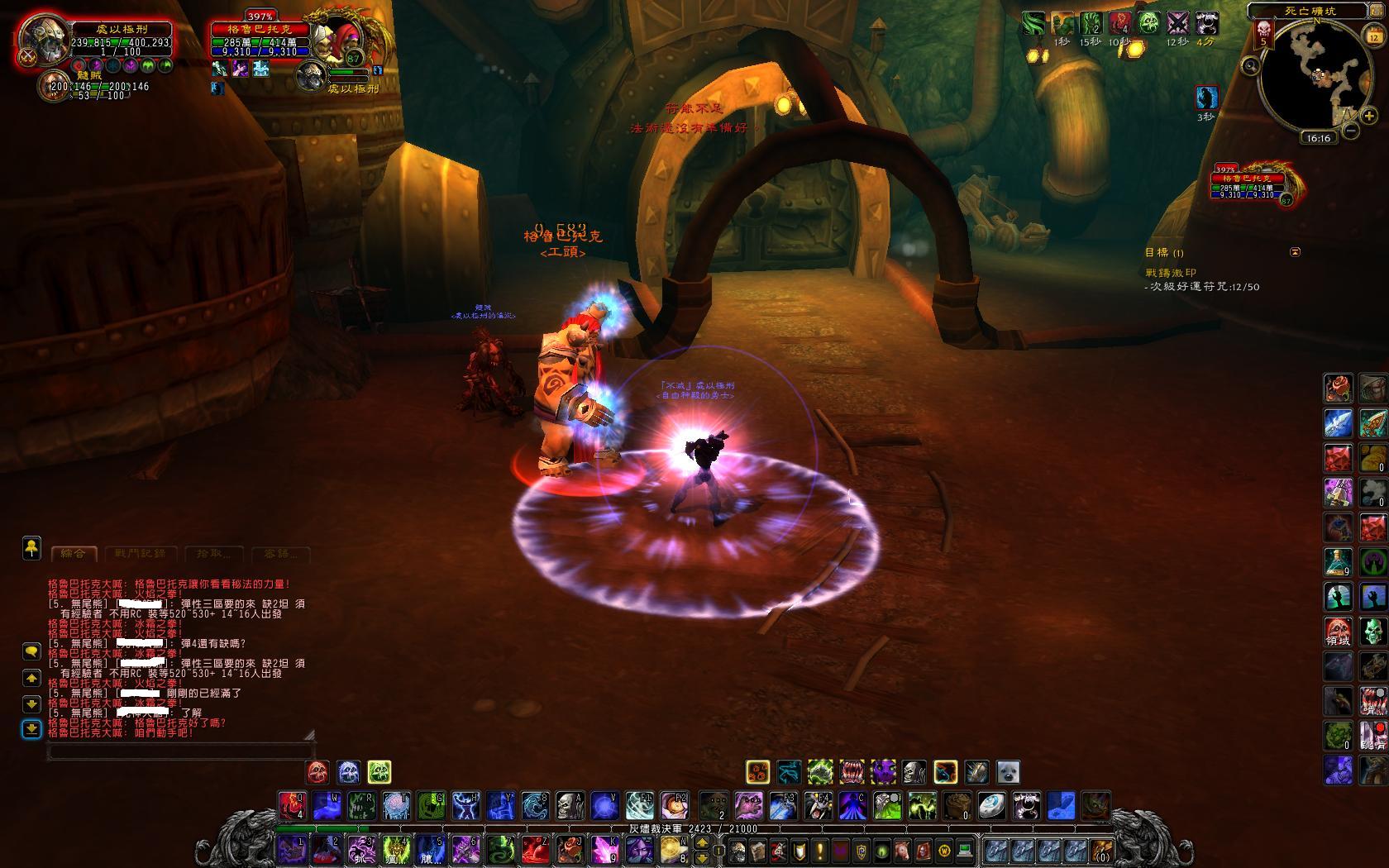The width and height of the screenshot is (1389, 868).
Task: Toggle the minimap tracking magnifier button
Action: coord(1251,65)
